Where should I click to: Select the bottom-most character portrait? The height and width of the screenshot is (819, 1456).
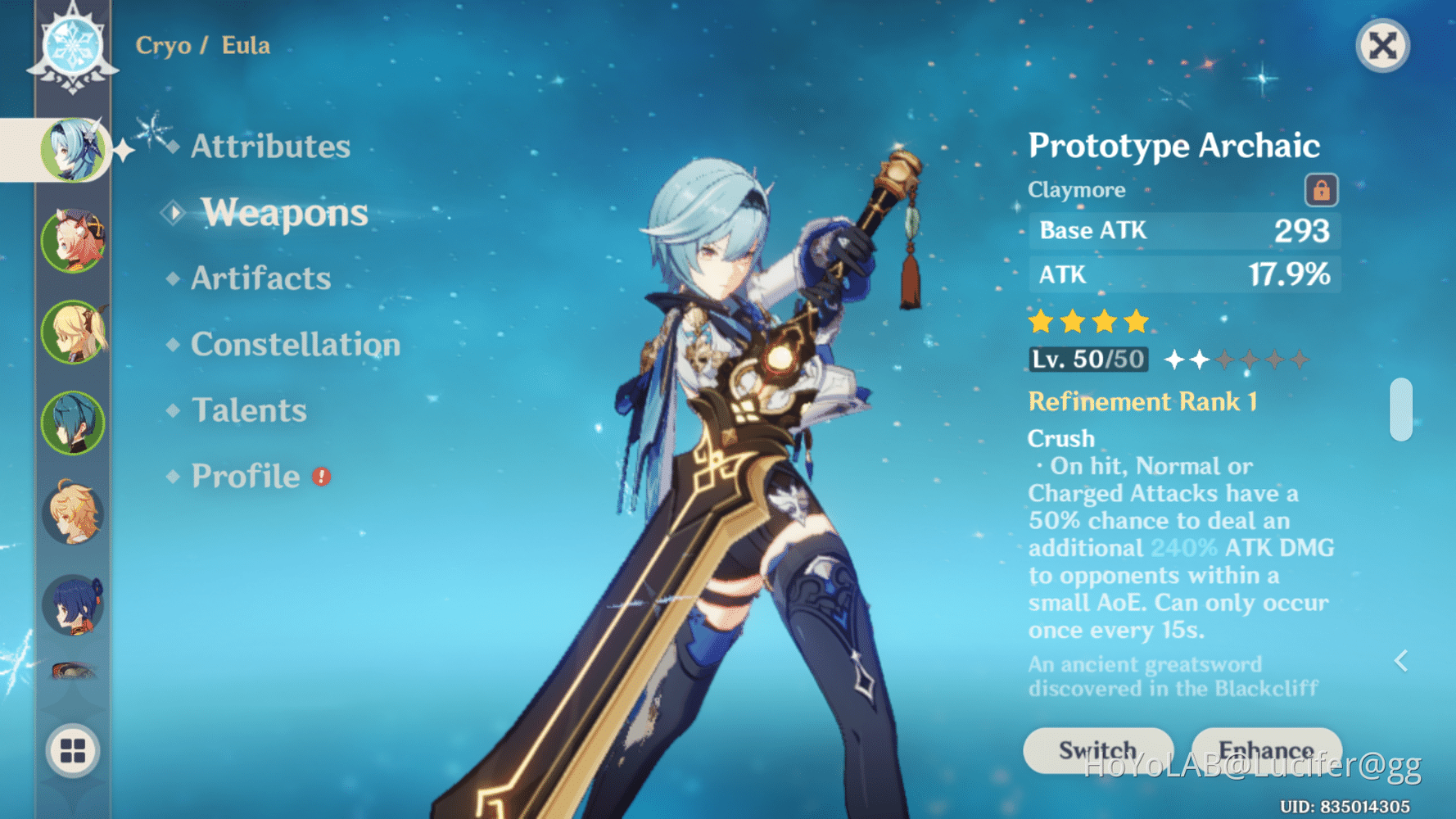point(72,672)
